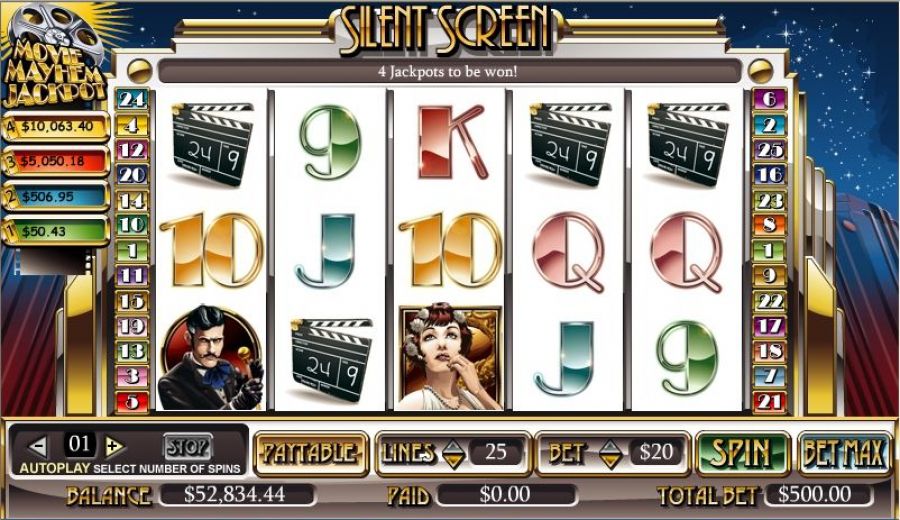Click the BET MAX button
The height and width of the screenshot is (520, 900).
point(845,453)
